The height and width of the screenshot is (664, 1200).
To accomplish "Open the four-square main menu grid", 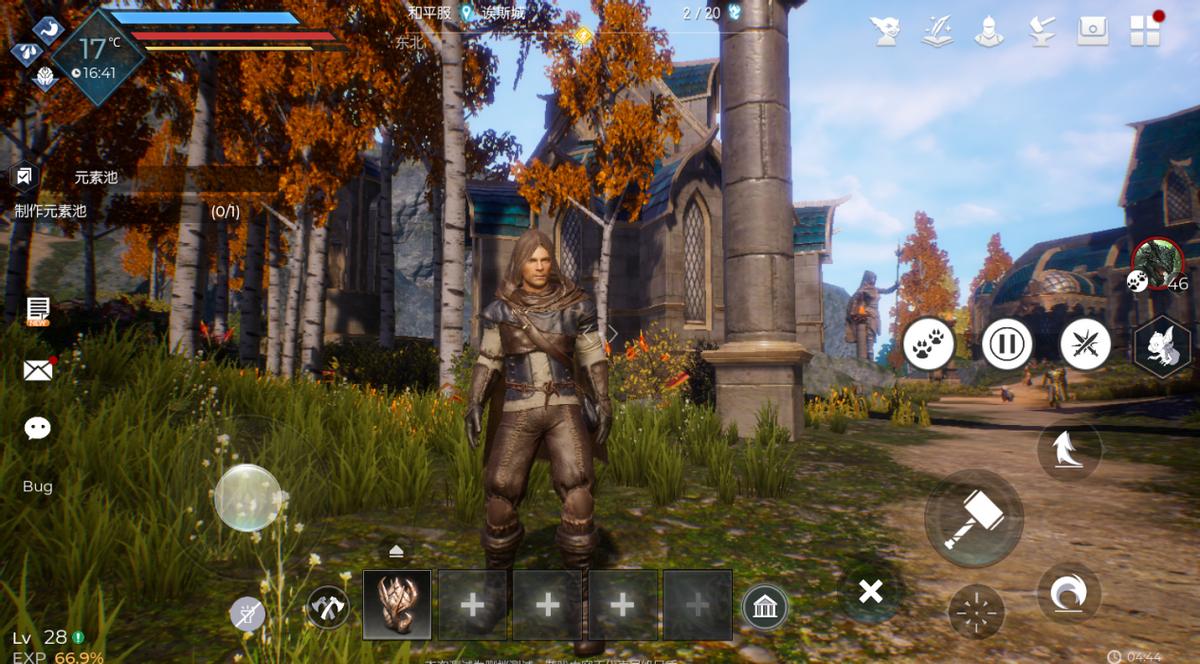I will (1144, 31).
